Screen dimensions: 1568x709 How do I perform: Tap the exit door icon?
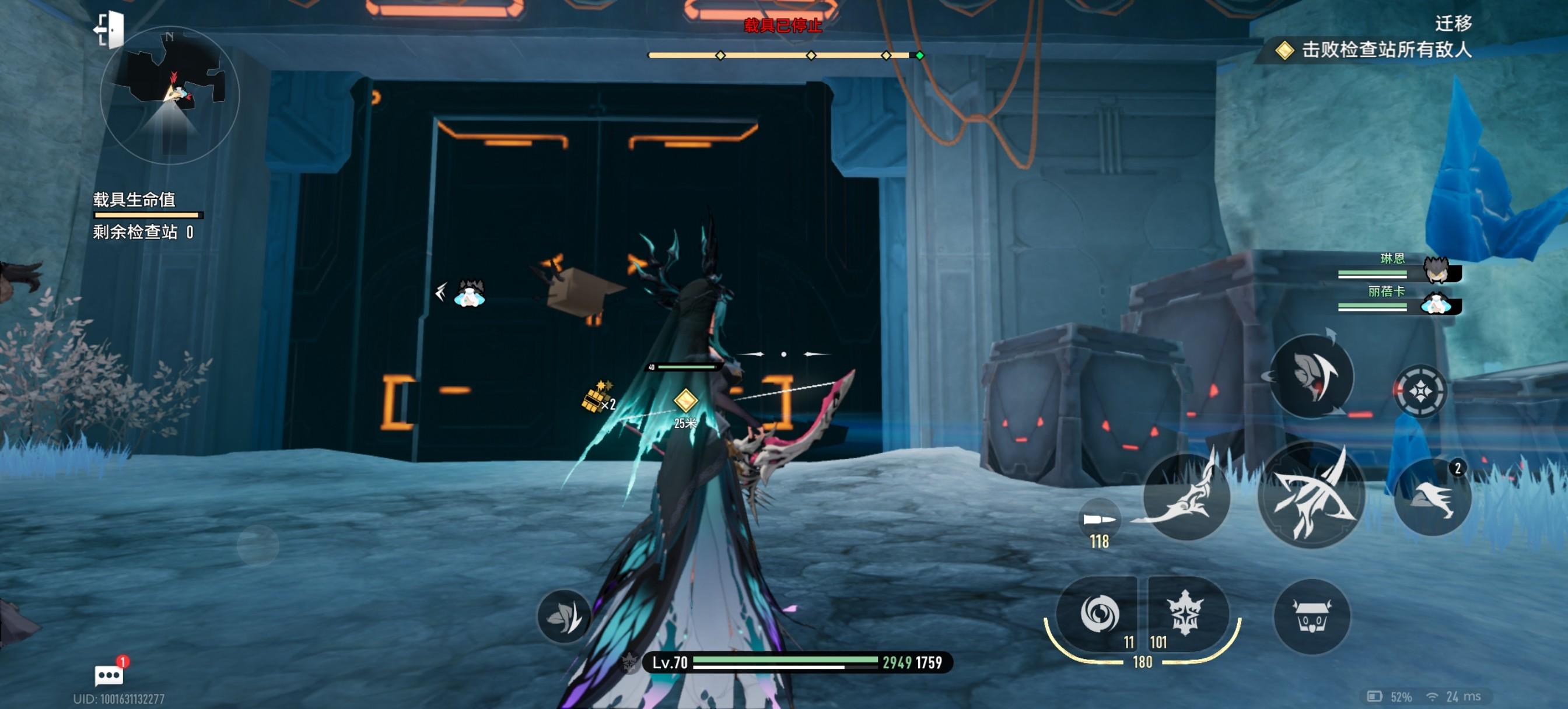coord(110,30)
